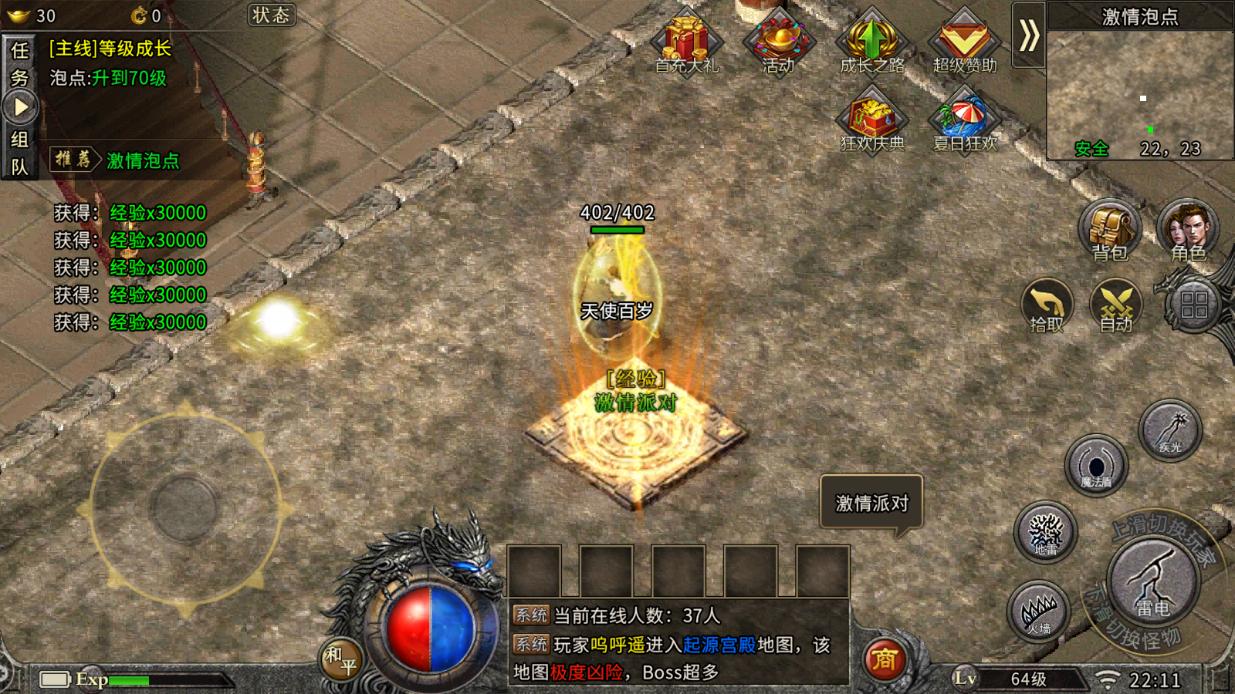Screen dimensions: 1235x694
Task: Open the 背包 backpack
Action: [1109, 229]
